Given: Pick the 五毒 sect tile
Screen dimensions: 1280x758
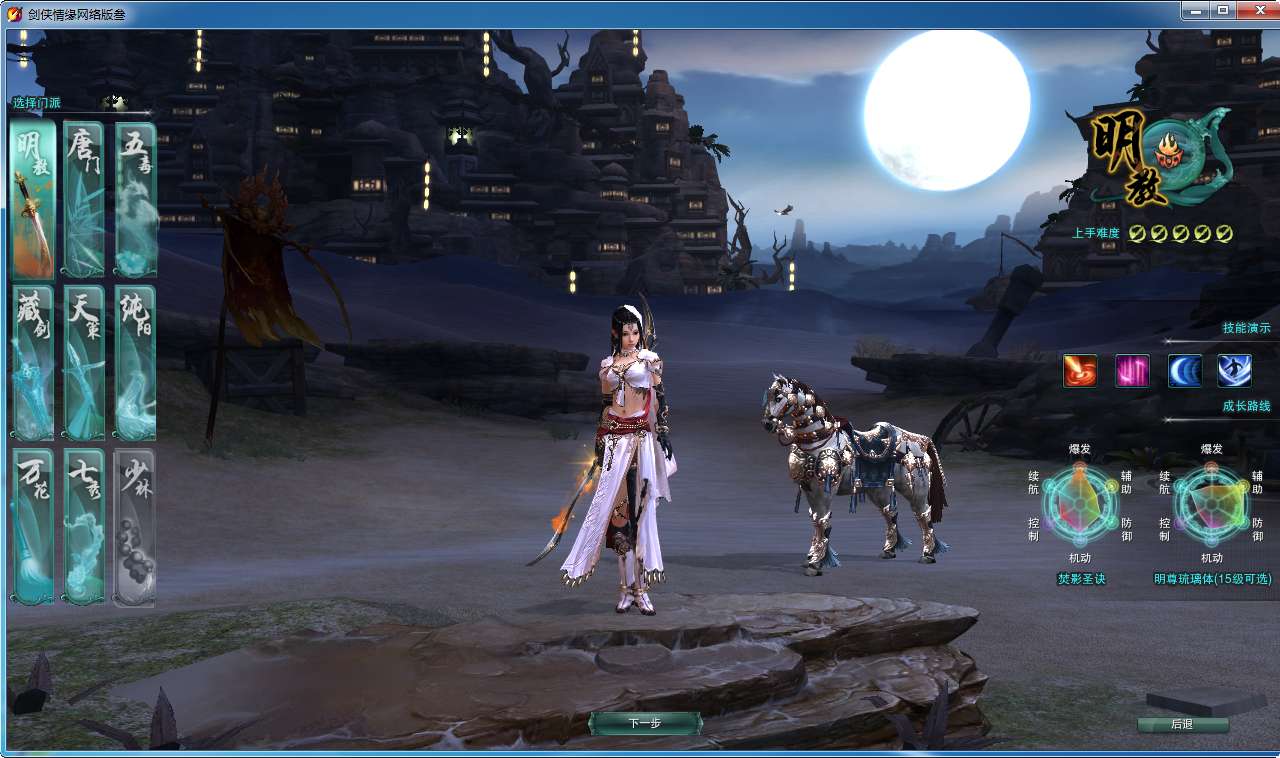Looking at the screenshot, I should pyautogui.click(x=135, y=199).
